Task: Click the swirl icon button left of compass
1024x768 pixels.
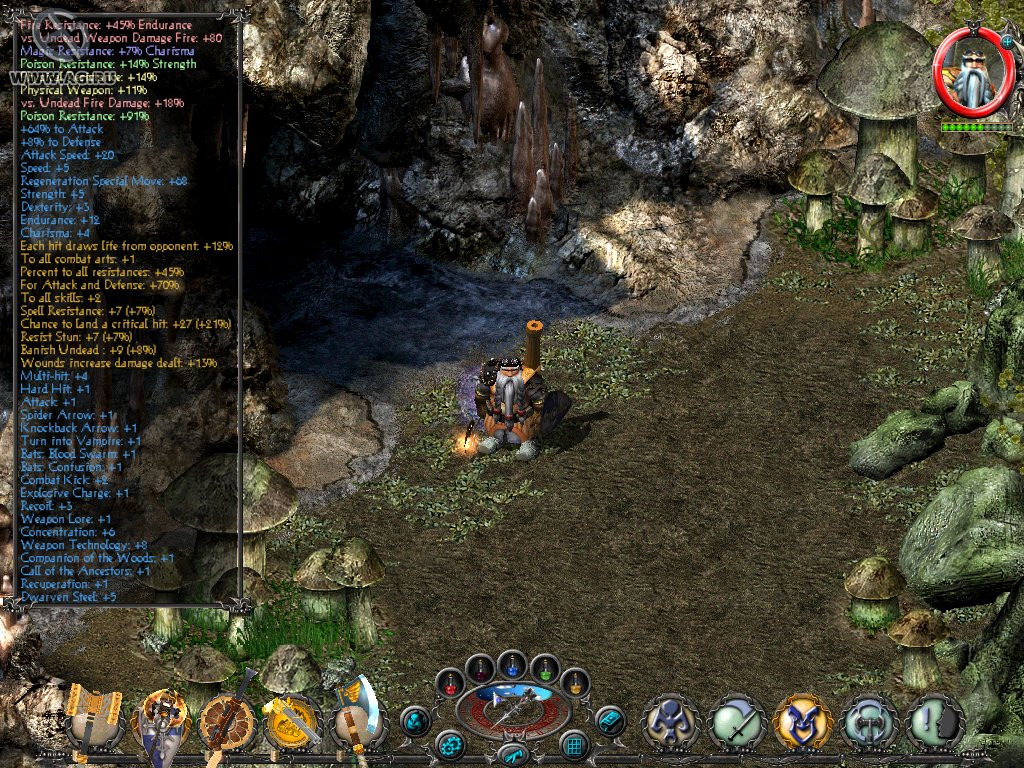Action: (x=416, y=720)
